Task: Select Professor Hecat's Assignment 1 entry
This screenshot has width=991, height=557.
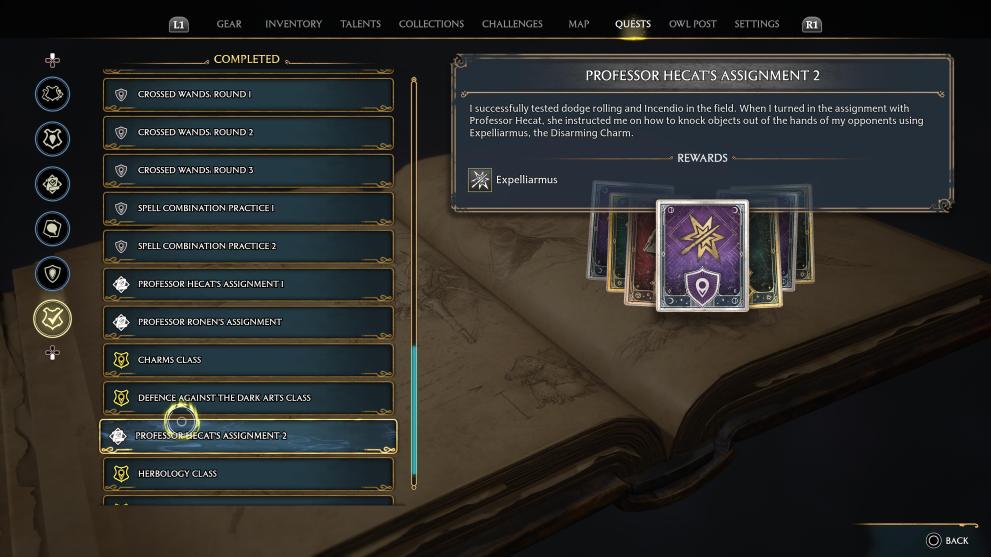Action: tap(248, 285)
